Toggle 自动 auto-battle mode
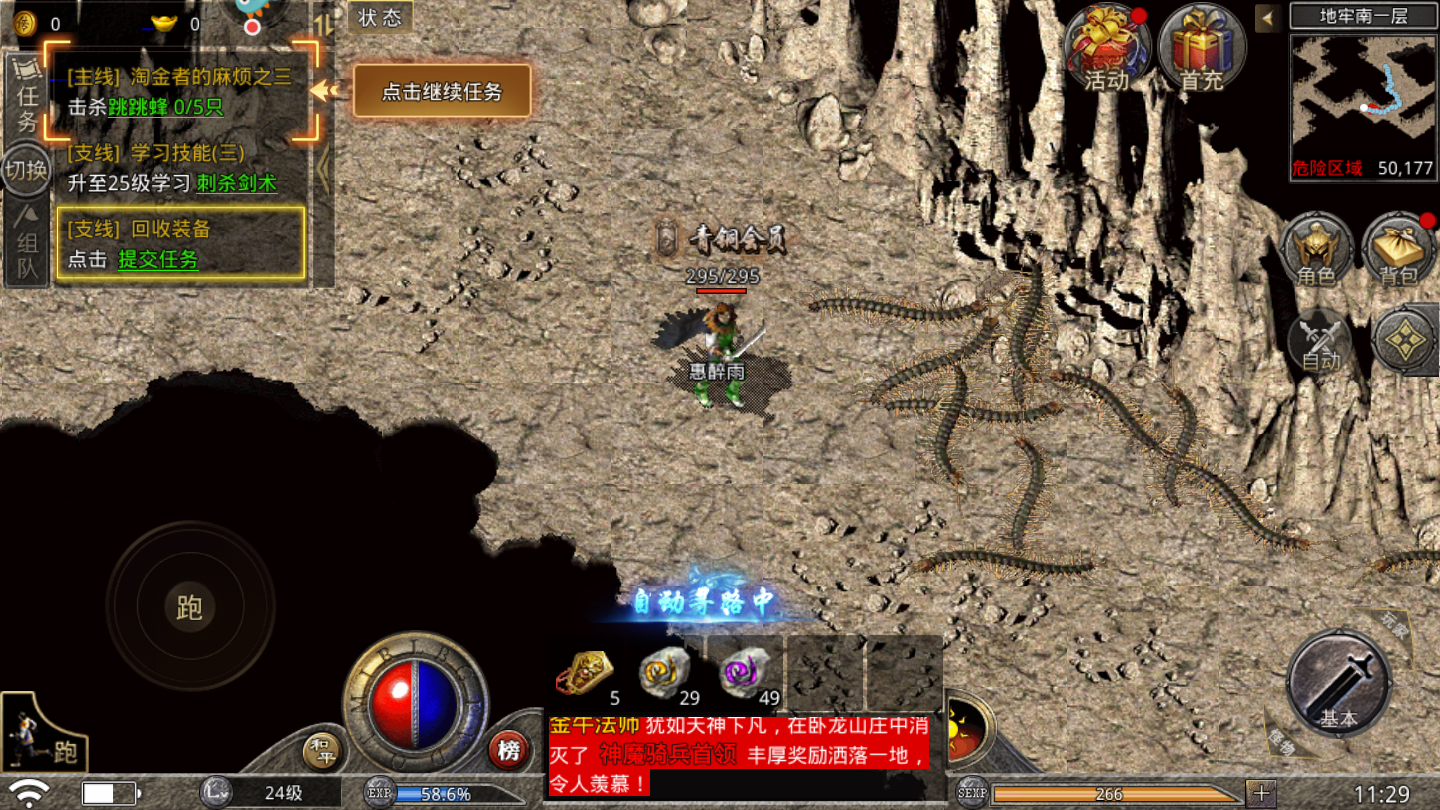Screen dimensions: 1440x810 1320,342
